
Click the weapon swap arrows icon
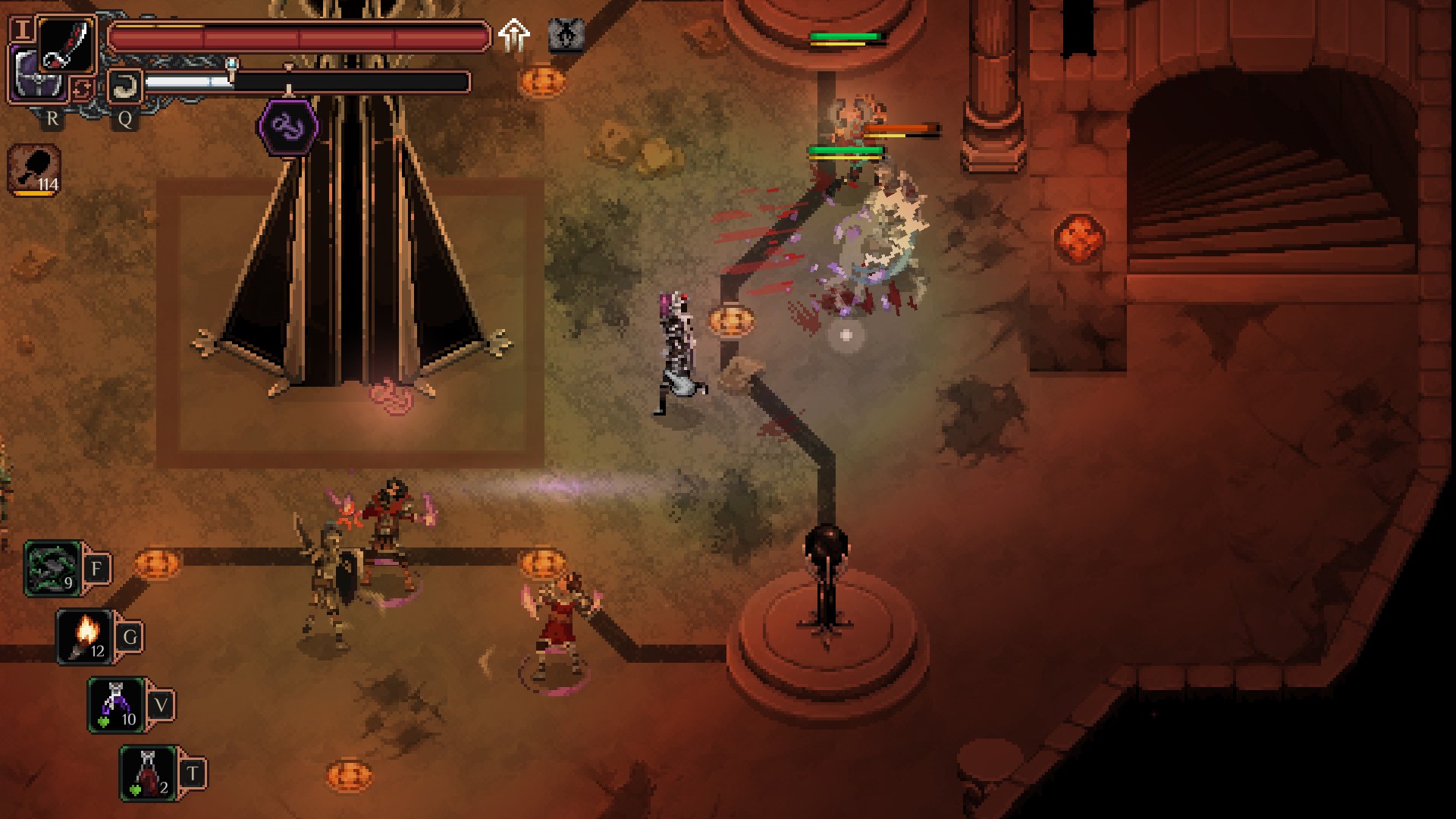click(82, 89)
